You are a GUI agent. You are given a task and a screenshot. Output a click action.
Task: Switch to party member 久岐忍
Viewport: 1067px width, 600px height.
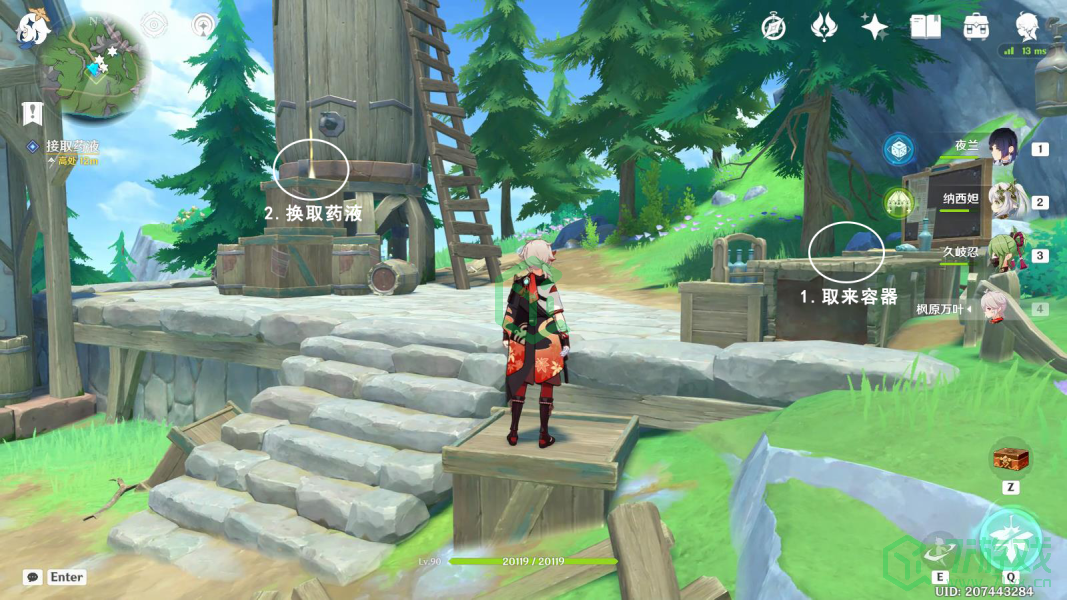1002,254
